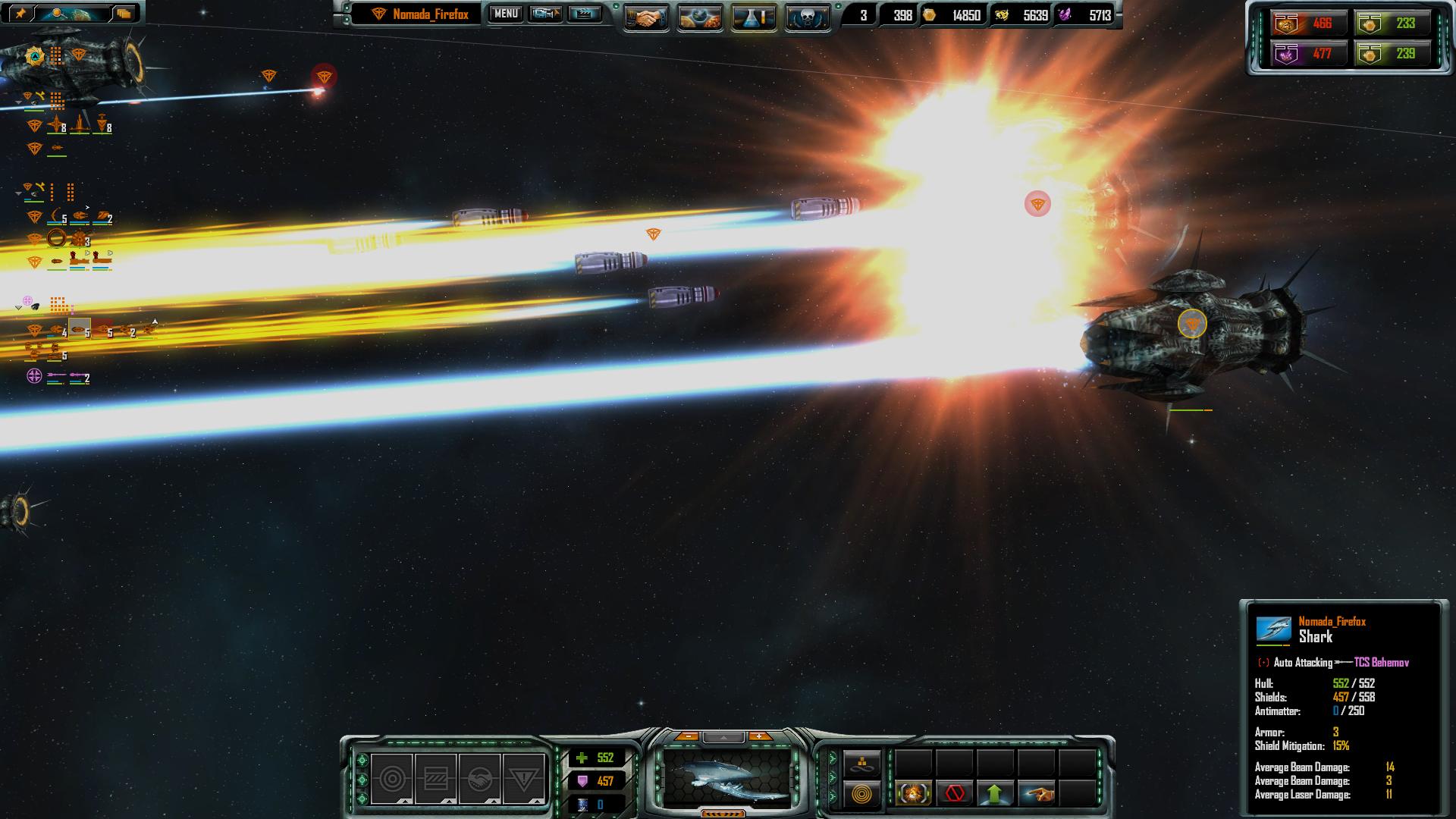Click the cinematic camera button
The height and width of the screenshot is (819, 1456).
pos(545,14)
